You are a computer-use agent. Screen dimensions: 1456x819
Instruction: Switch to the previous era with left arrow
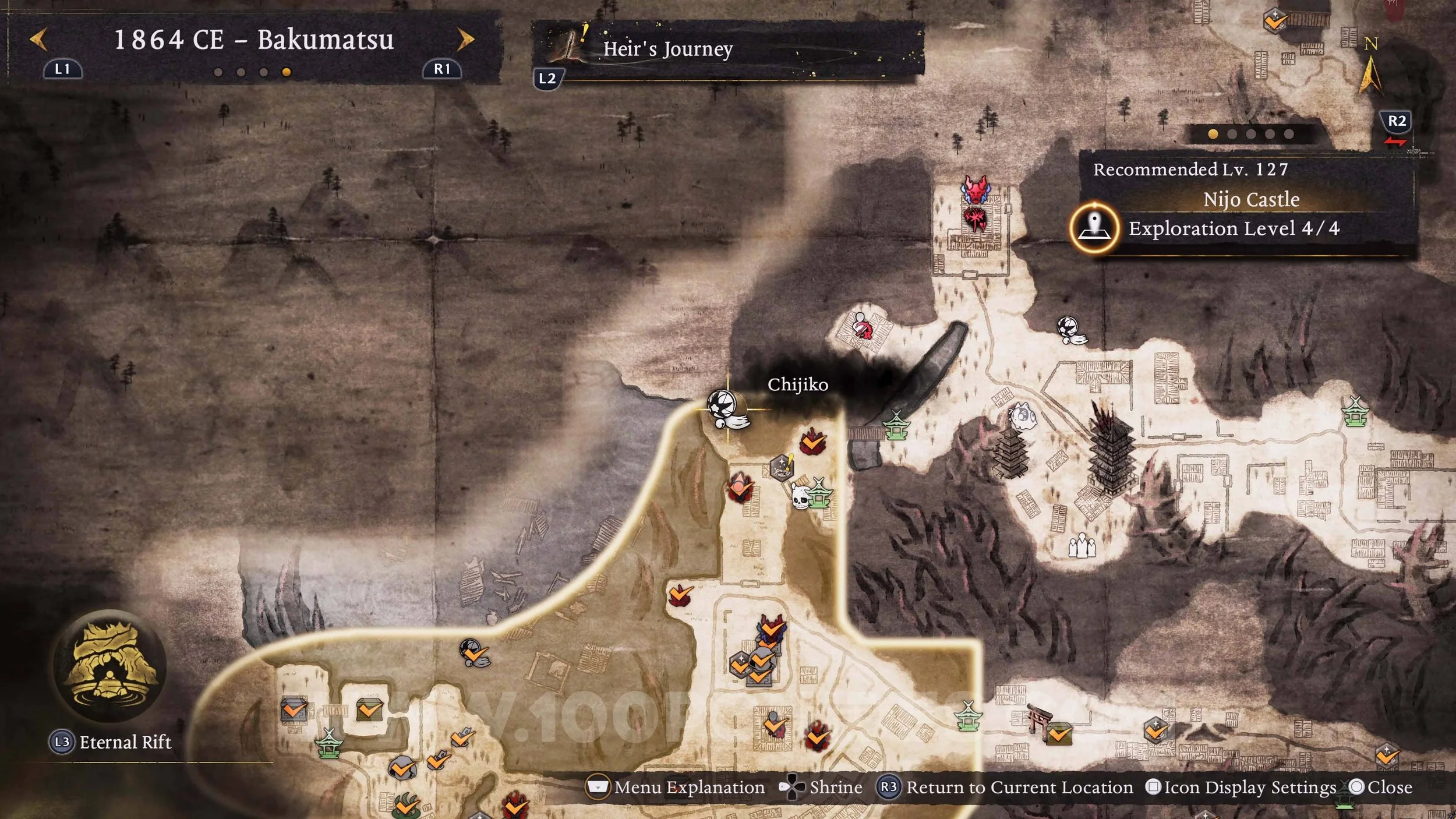click(x=39, y=40)
